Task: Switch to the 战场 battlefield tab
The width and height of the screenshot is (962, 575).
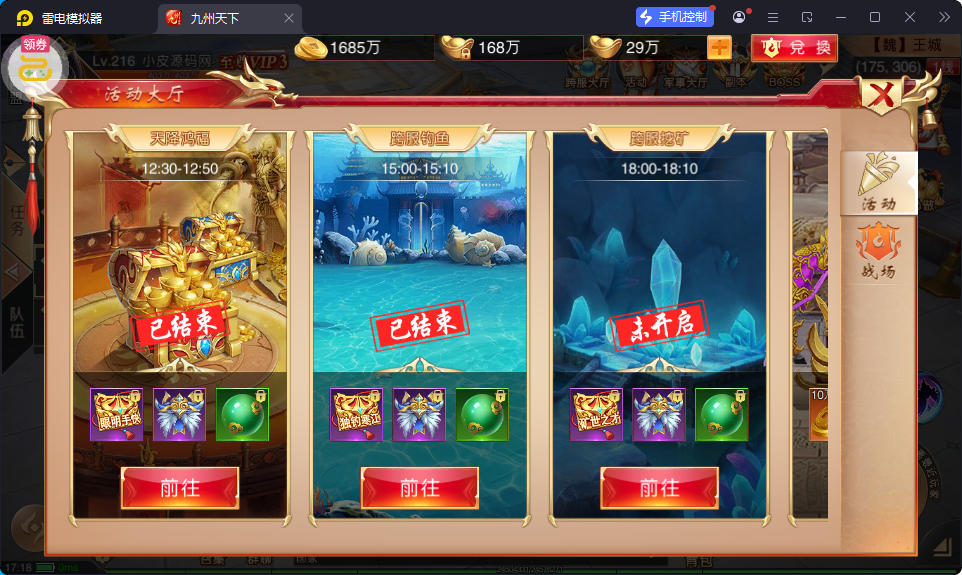Action: tap(879, 251)
